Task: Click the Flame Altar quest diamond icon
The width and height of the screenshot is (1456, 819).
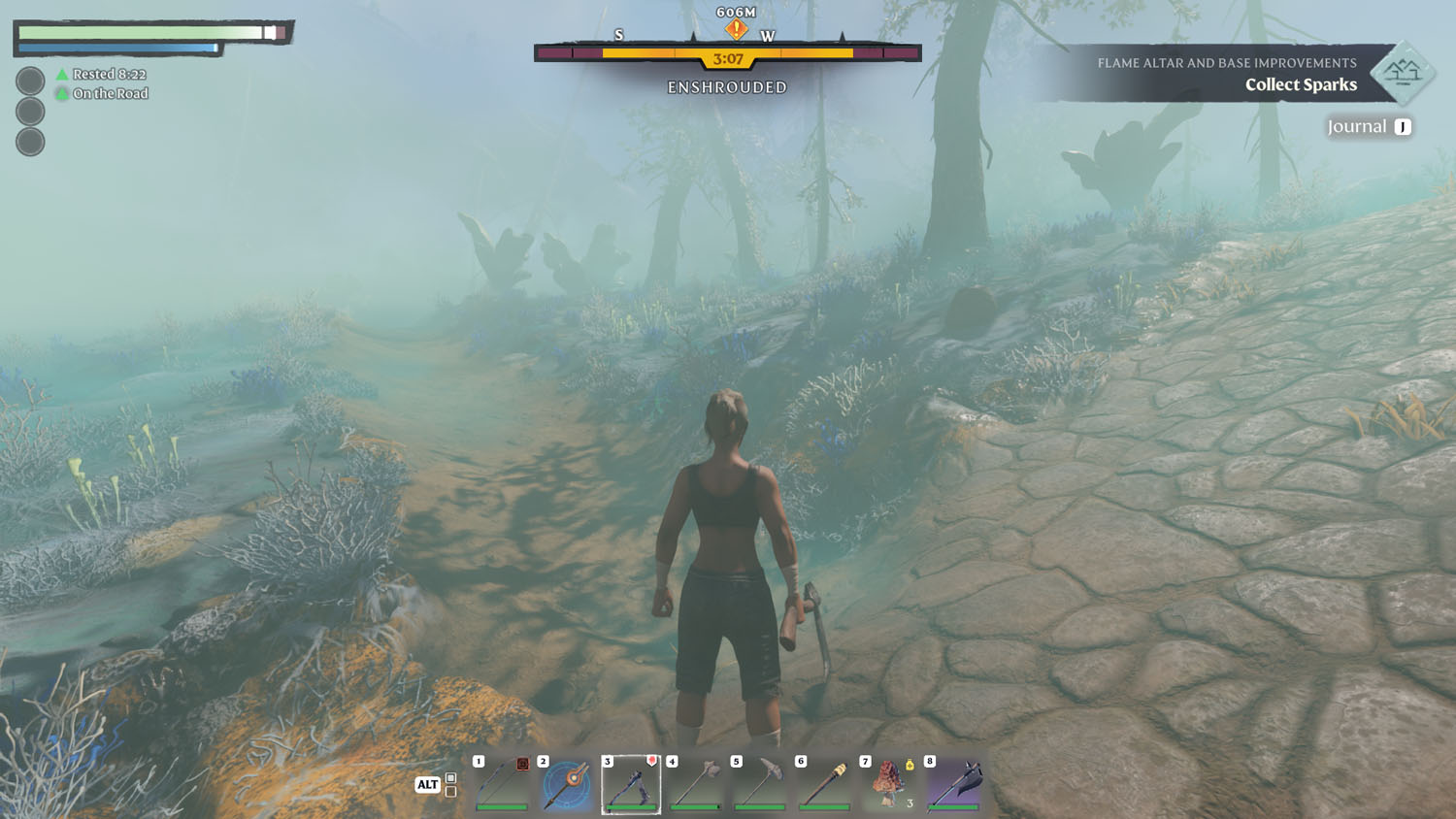Action: 1402,73
